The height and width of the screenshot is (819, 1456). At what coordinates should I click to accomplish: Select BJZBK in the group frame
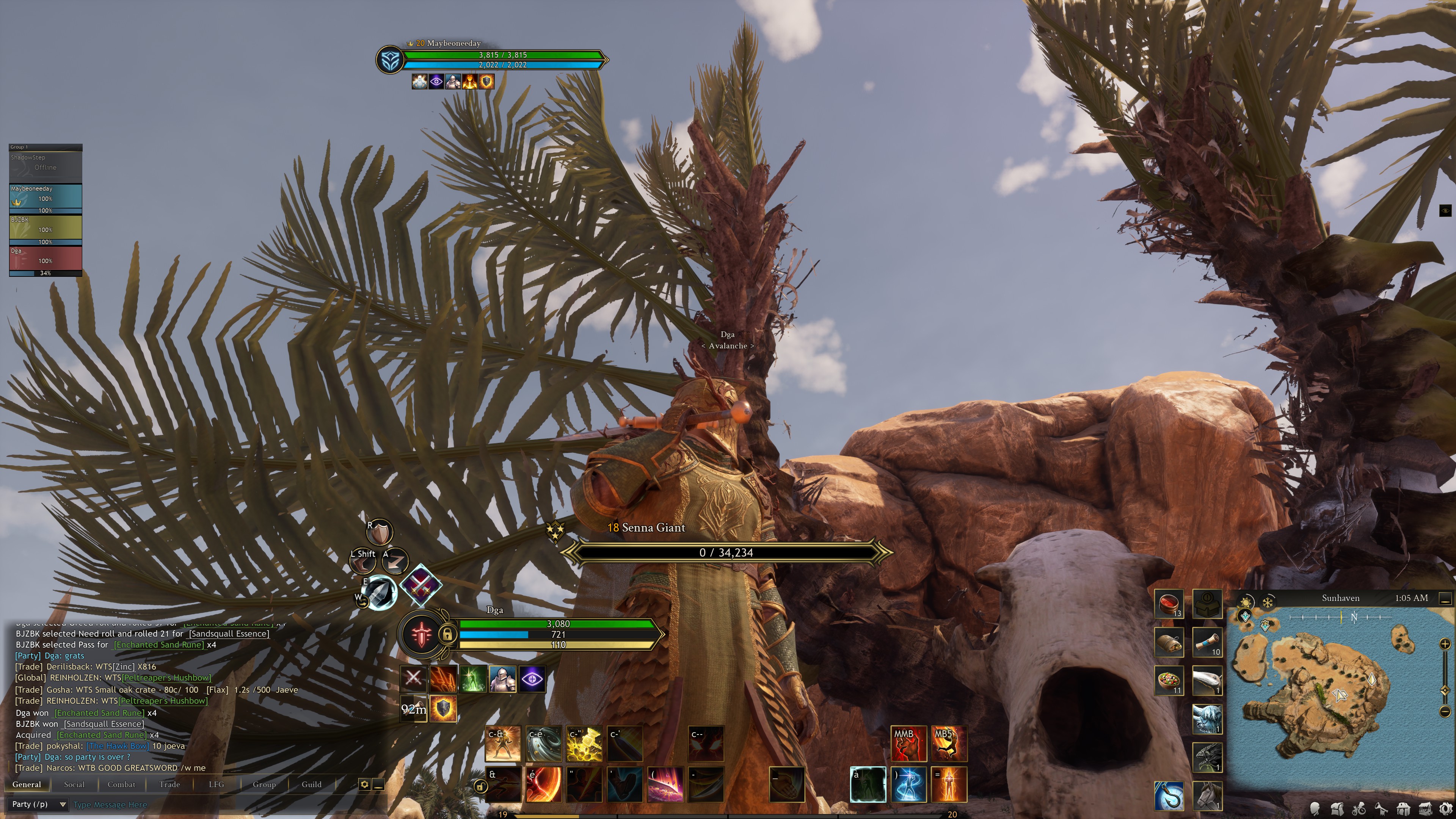click(x=45, y=229)
